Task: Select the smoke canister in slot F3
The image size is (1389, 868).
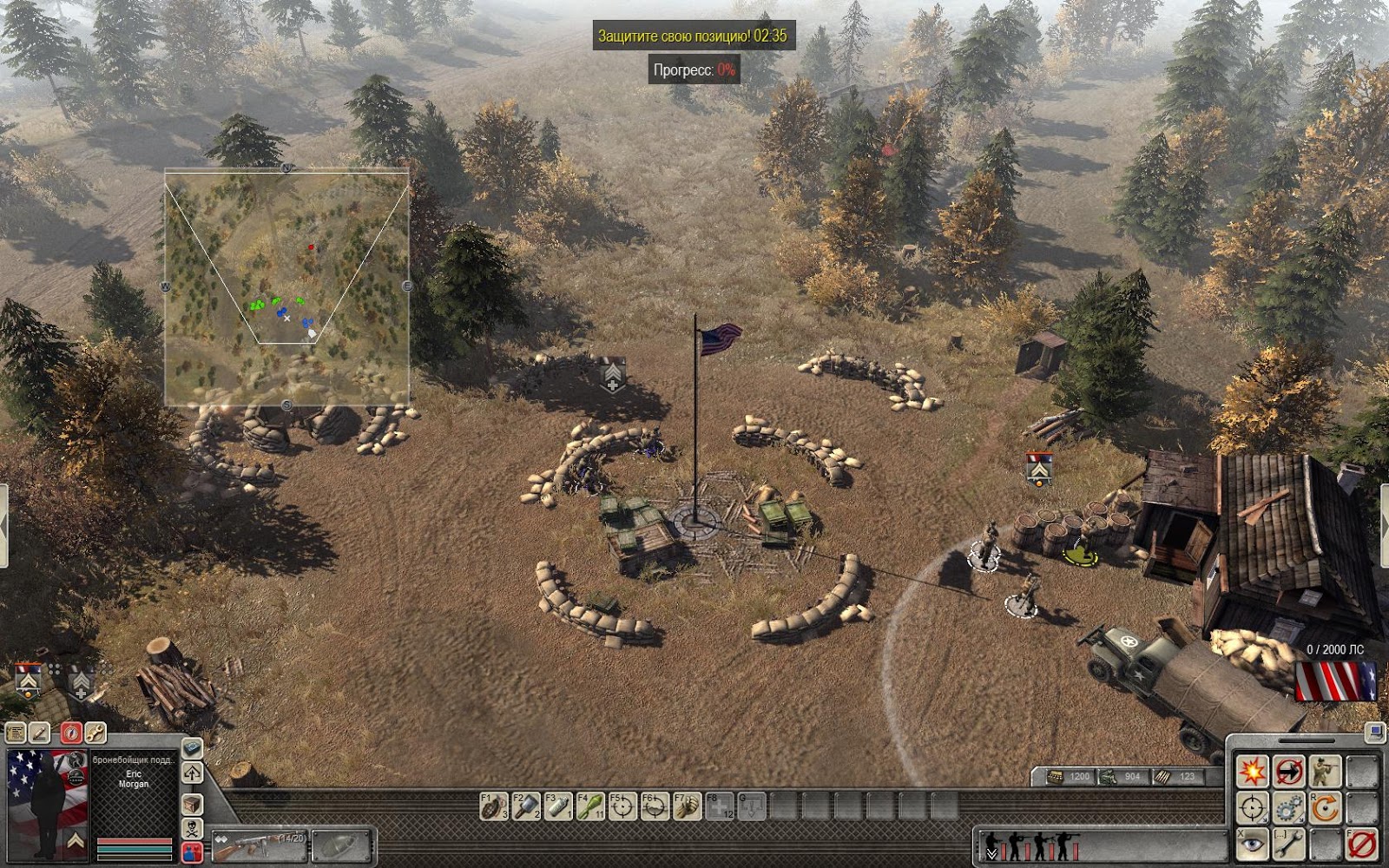Action: pos(558,806)
